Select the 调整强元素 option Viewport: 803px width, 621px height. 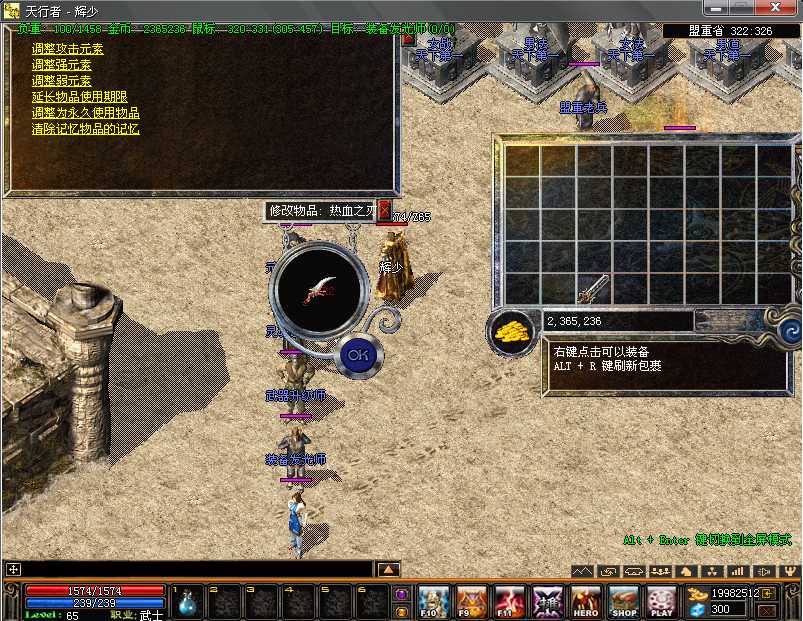coord(60,64)
